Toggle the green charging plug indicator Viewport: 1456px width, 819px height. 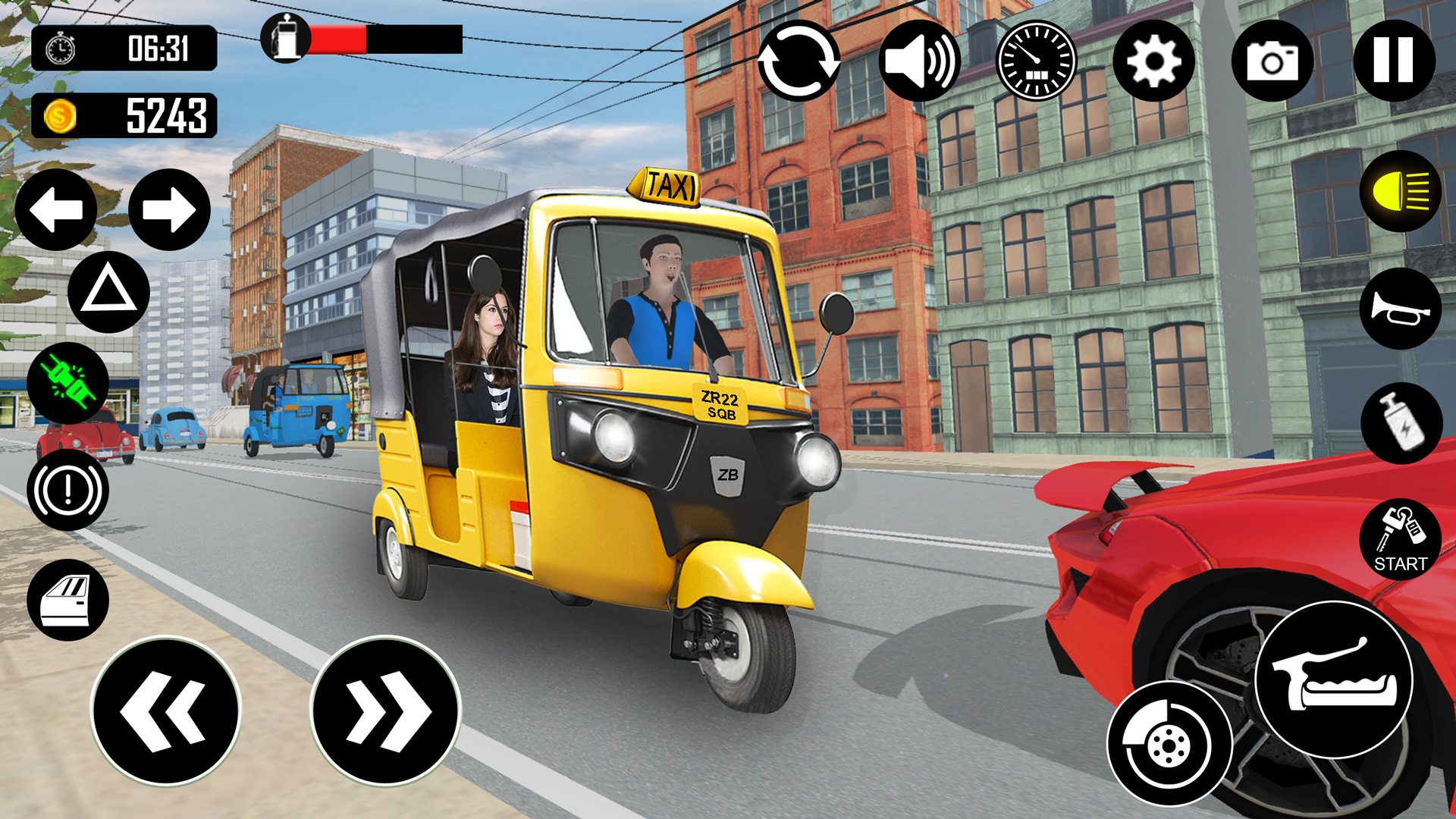coord(67,383)
